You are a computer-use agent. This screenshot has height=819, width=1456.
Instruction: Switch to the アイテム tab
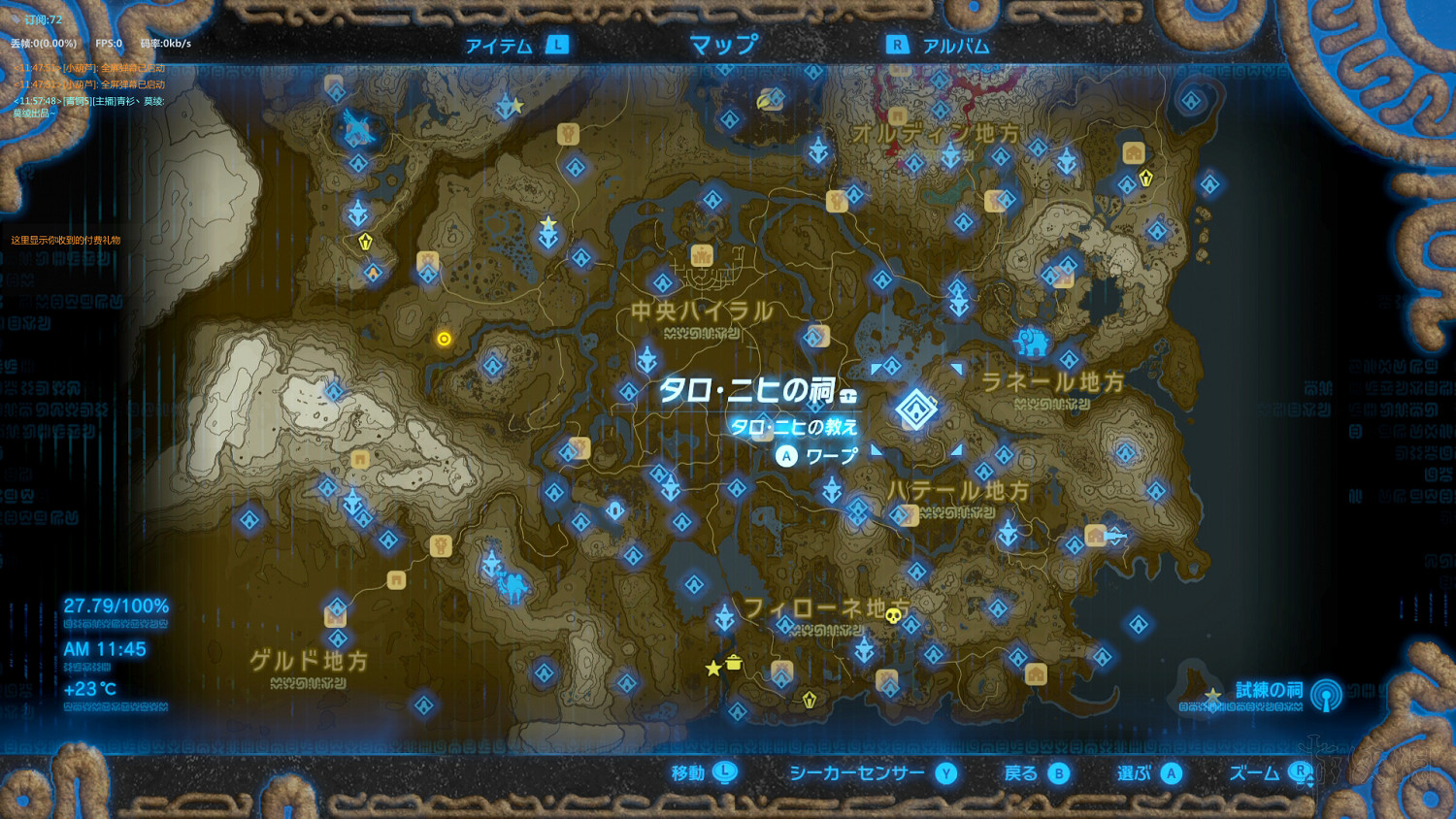click(498, 43)
